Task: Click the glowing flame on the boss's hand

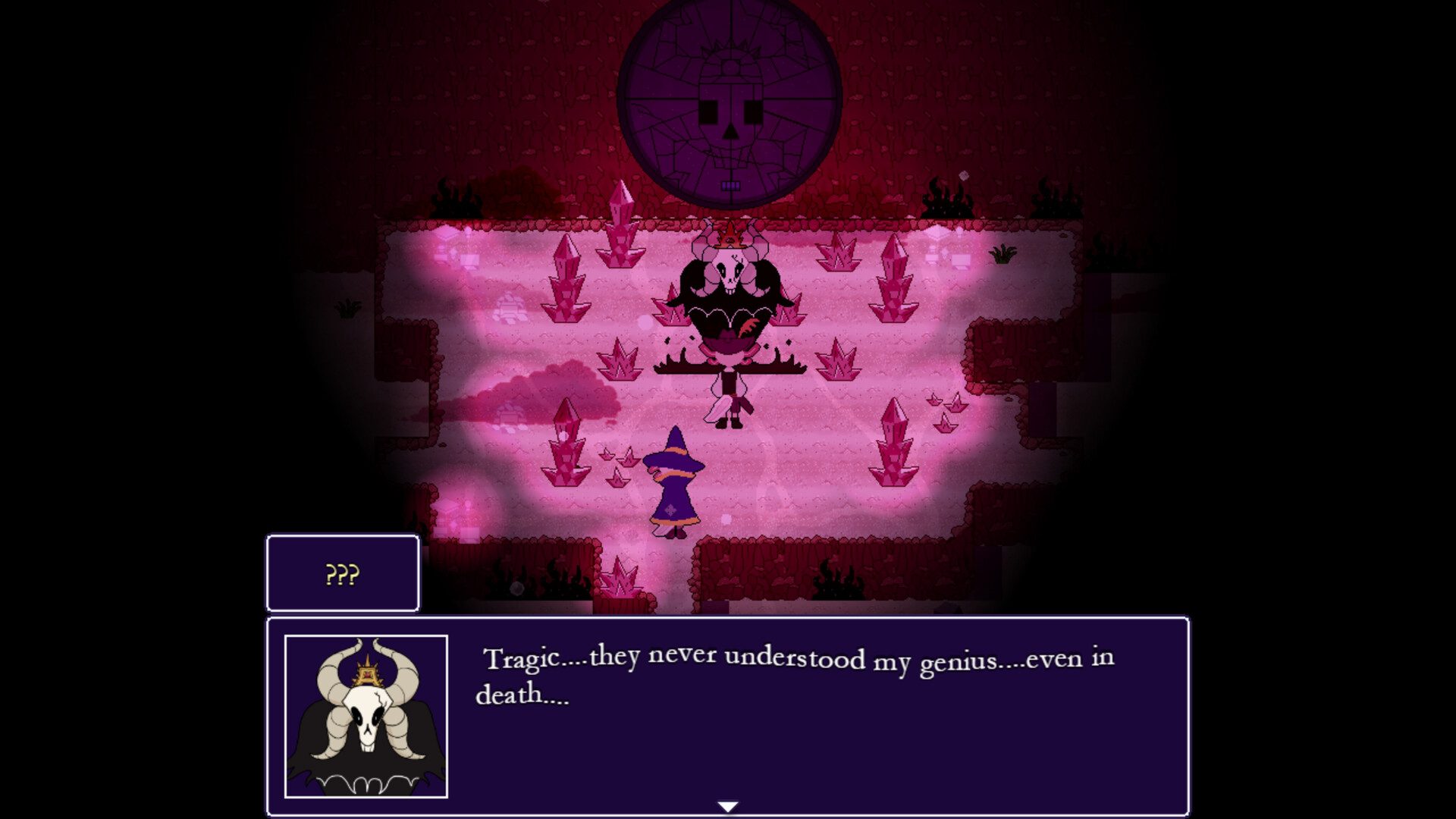Action: 749,328
